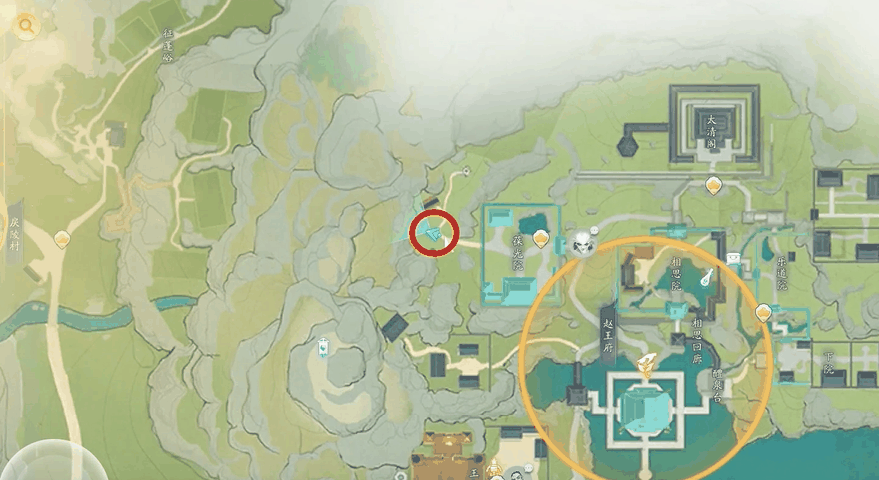Select the cyan marker circled in red
The height and width of the screenshot is (480, 879).
pos(434,234)
